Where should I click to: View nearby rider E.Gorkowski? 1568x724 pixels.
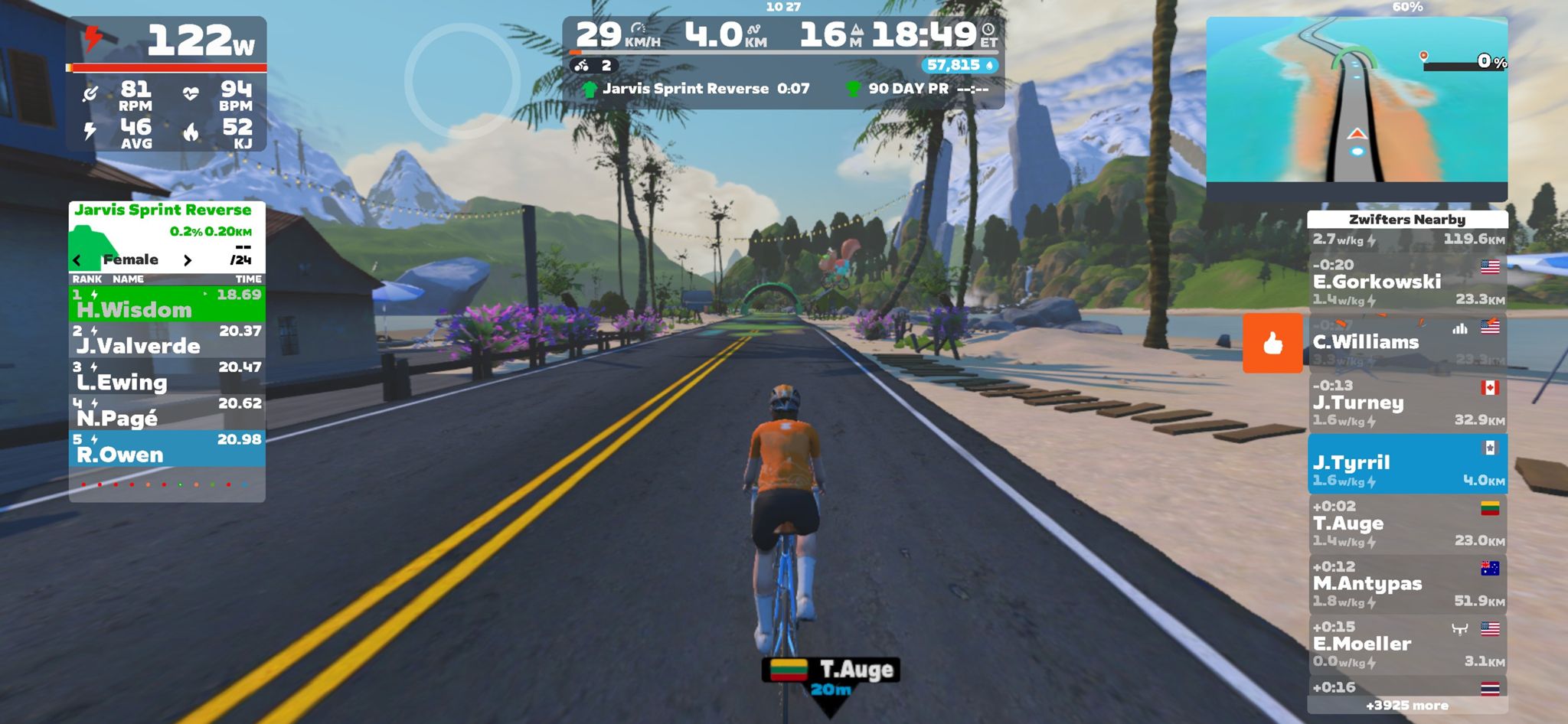(x=1407, y=282)
